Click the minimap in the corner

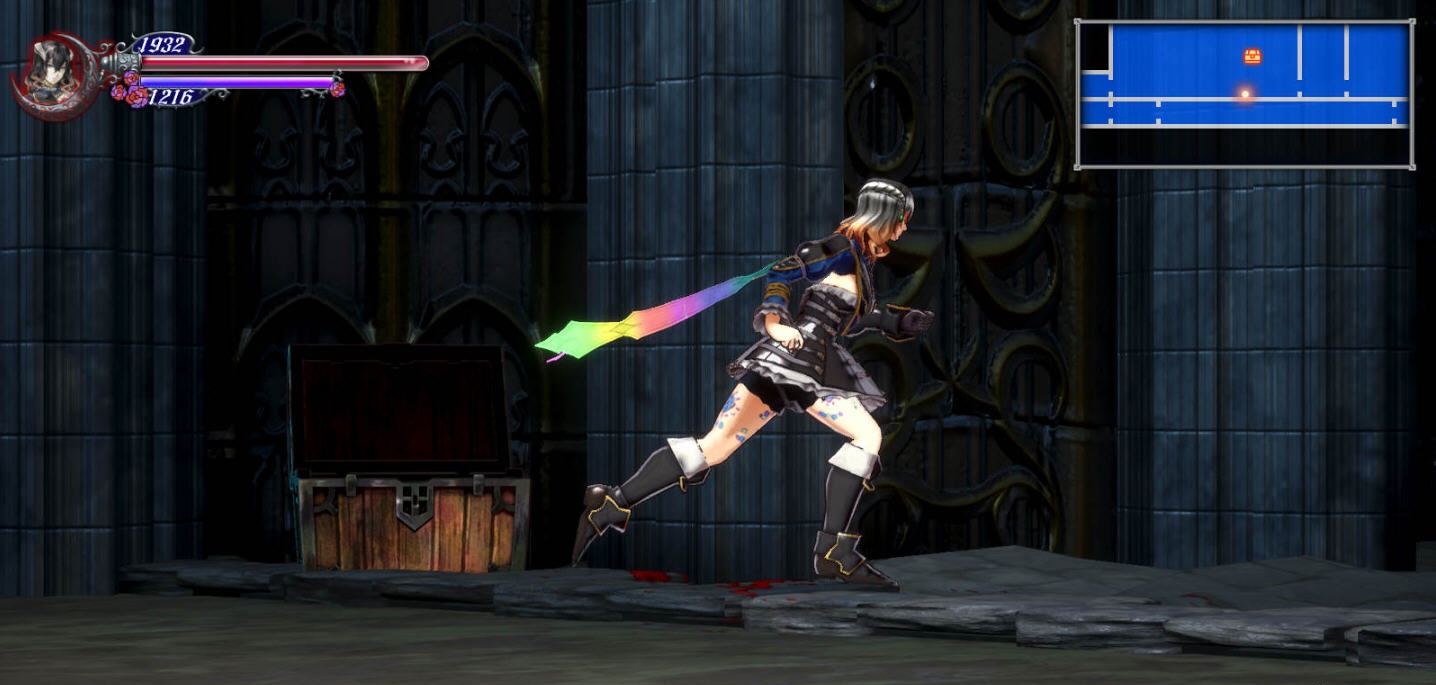(x=1244, y=94)
